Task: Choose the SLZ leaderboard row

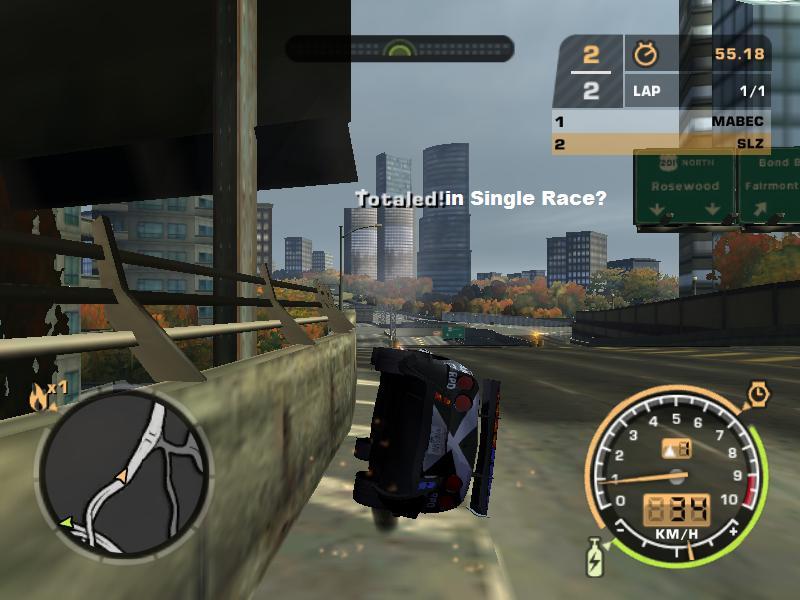Action: tap(661, 144)
